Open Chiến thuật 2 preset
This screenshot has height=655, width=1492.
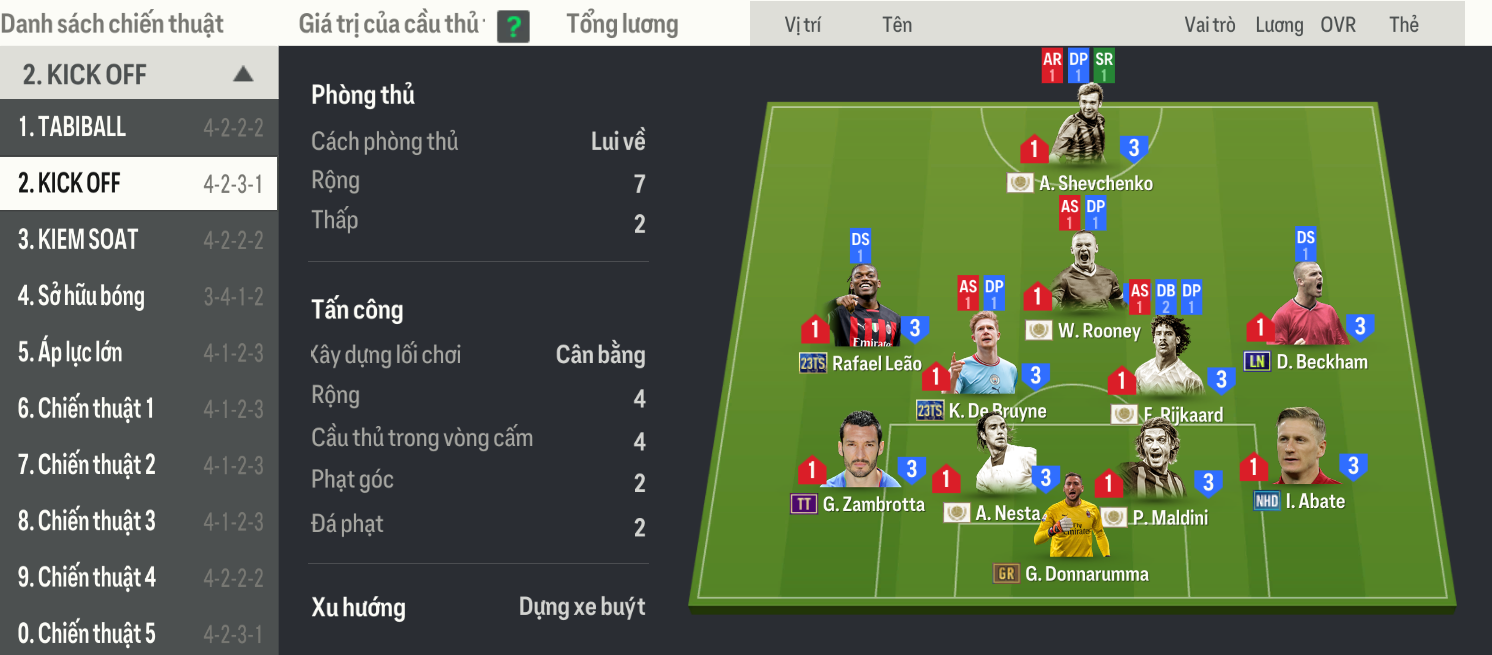138,465
